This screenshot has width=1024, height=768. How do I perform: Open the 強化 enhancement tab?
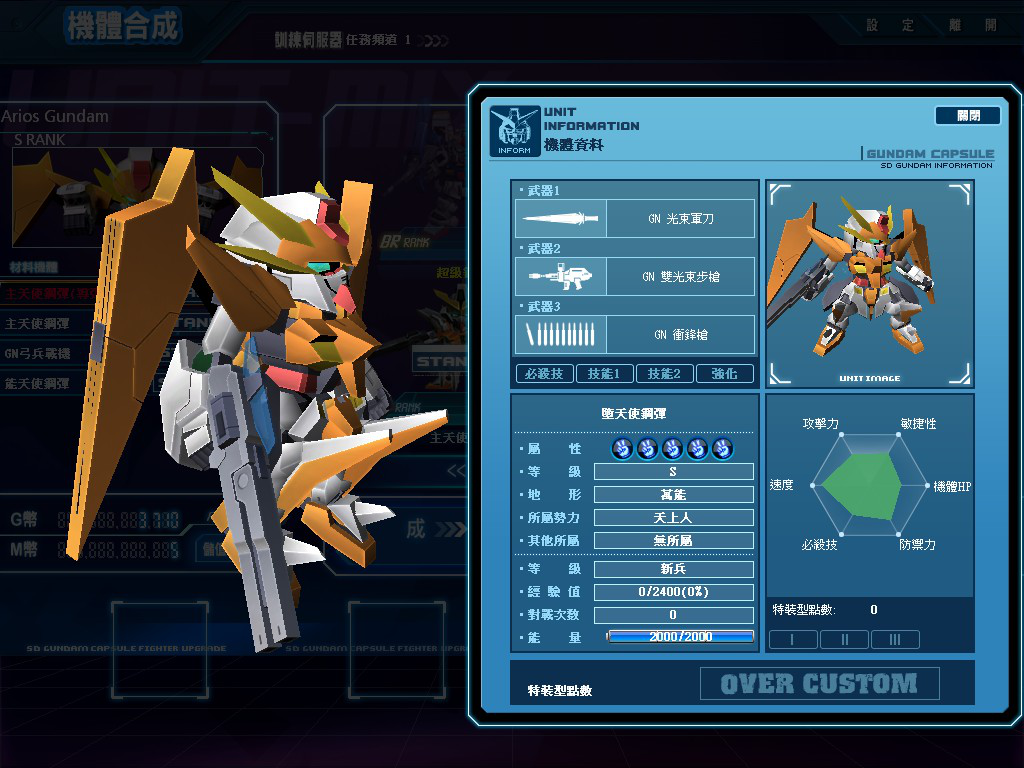tap(724, 374)
